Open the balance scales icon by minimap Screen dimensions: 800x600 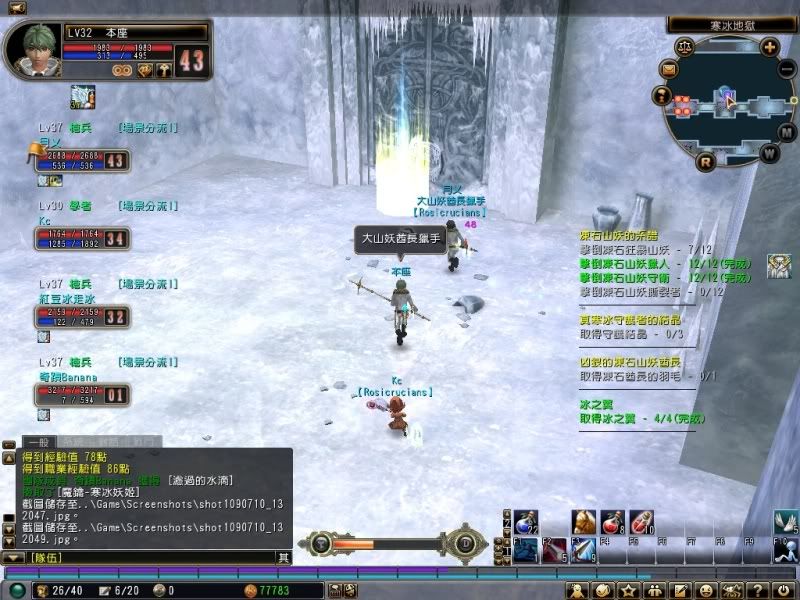[x=684, y=46]
